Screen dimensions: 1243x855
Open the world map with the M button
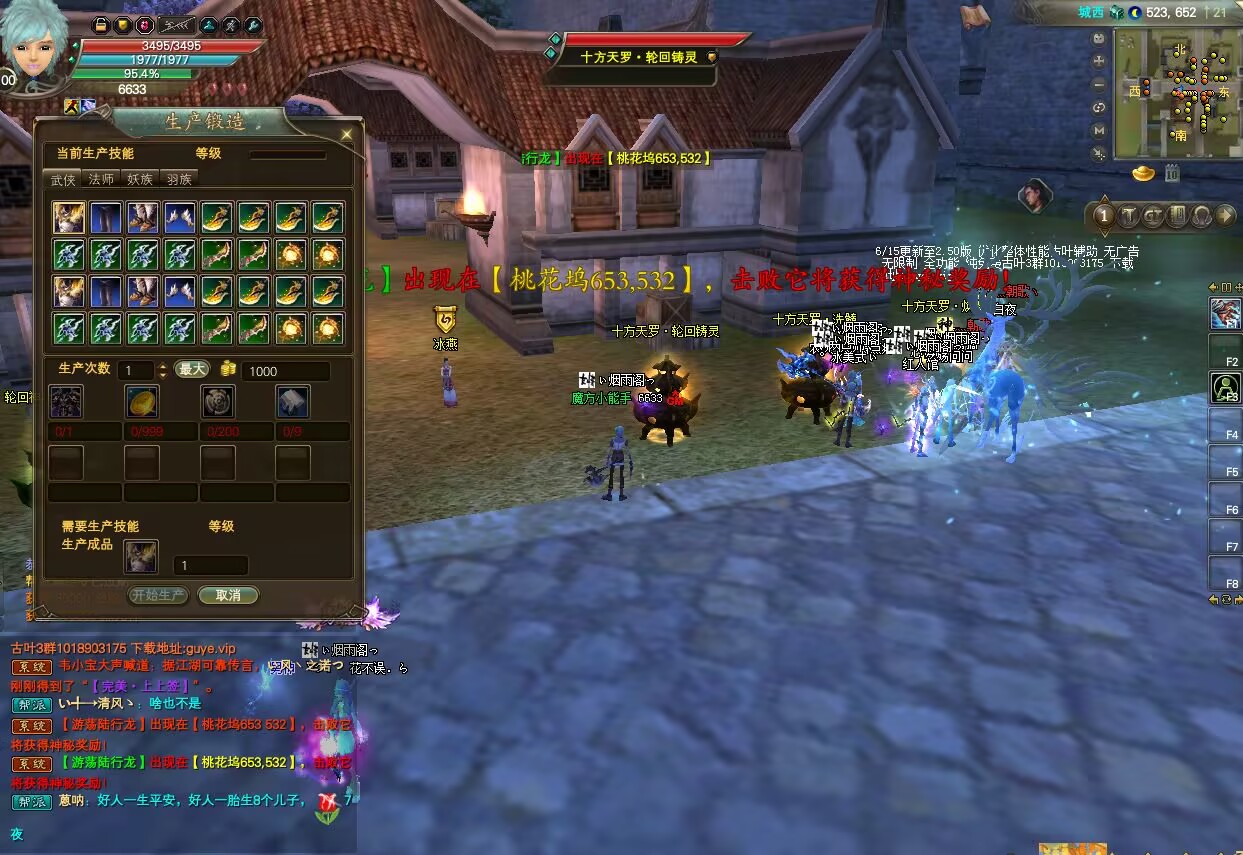point(1099,131)
